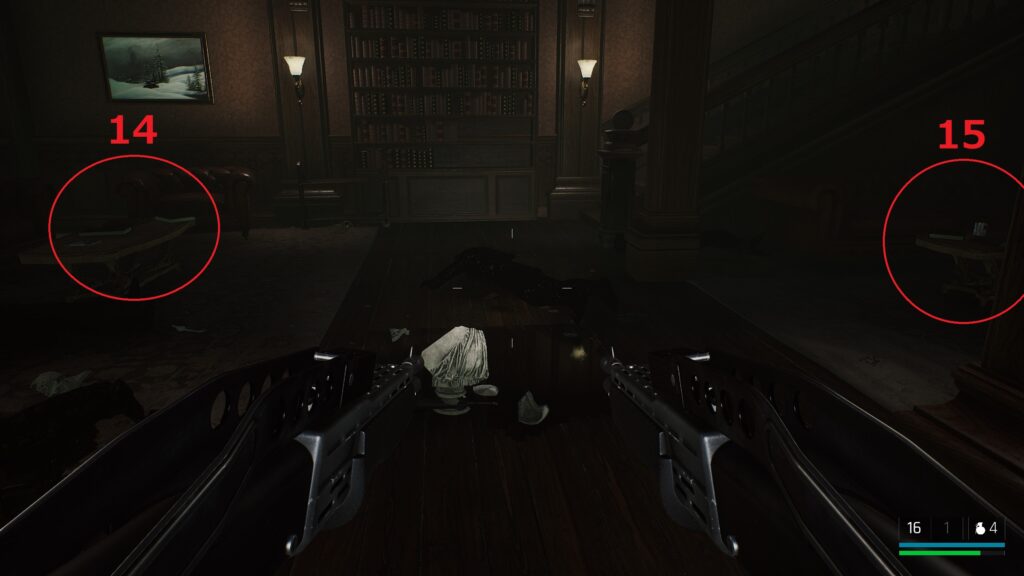Select the grenade icon in the HUD

(981, 528)
